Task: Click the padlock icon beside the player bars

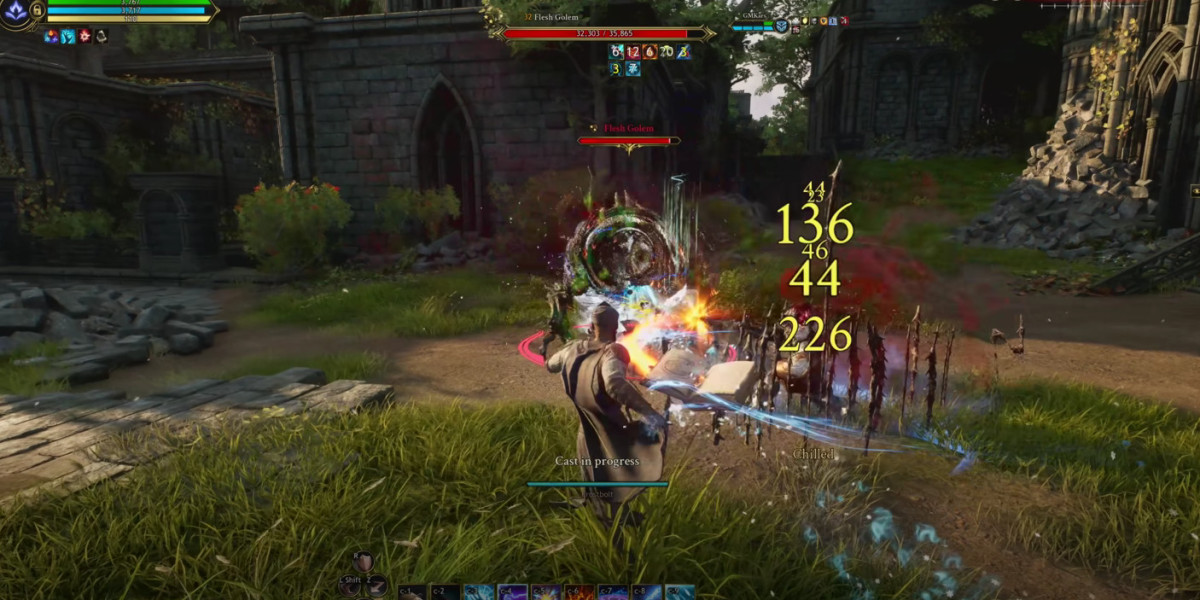Action: (x=36, y=8)
